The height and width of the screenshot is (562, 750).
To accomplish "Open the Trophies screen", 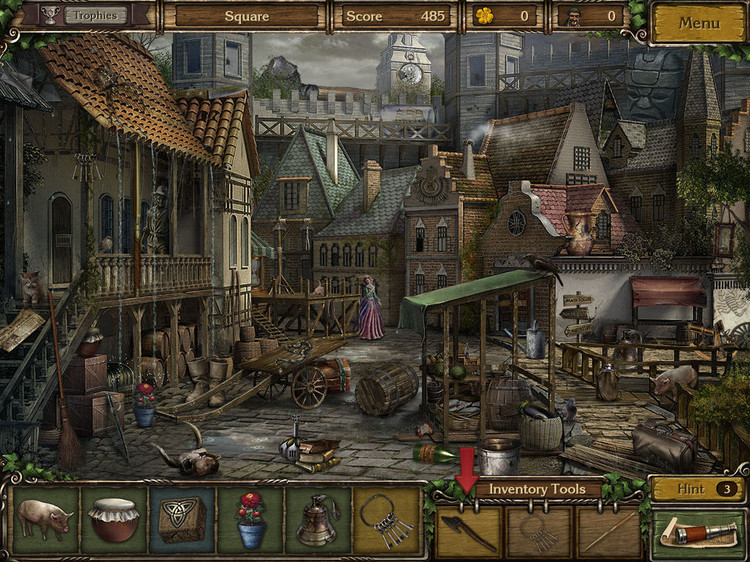I will click(x=96, y=15).
